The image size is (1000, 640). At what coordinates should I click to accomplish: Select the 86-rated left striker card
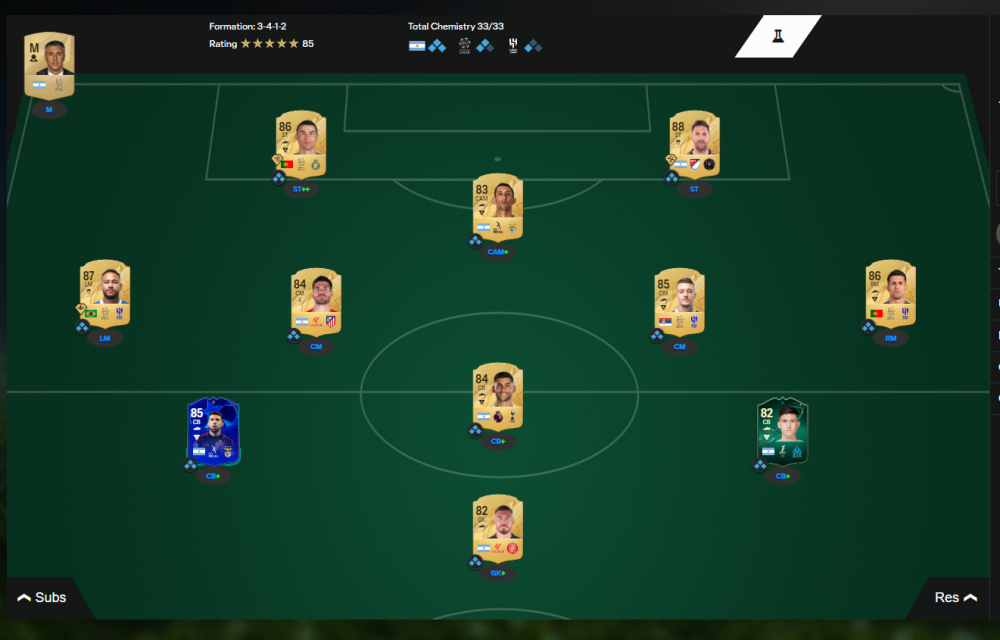tap(301, 142)
